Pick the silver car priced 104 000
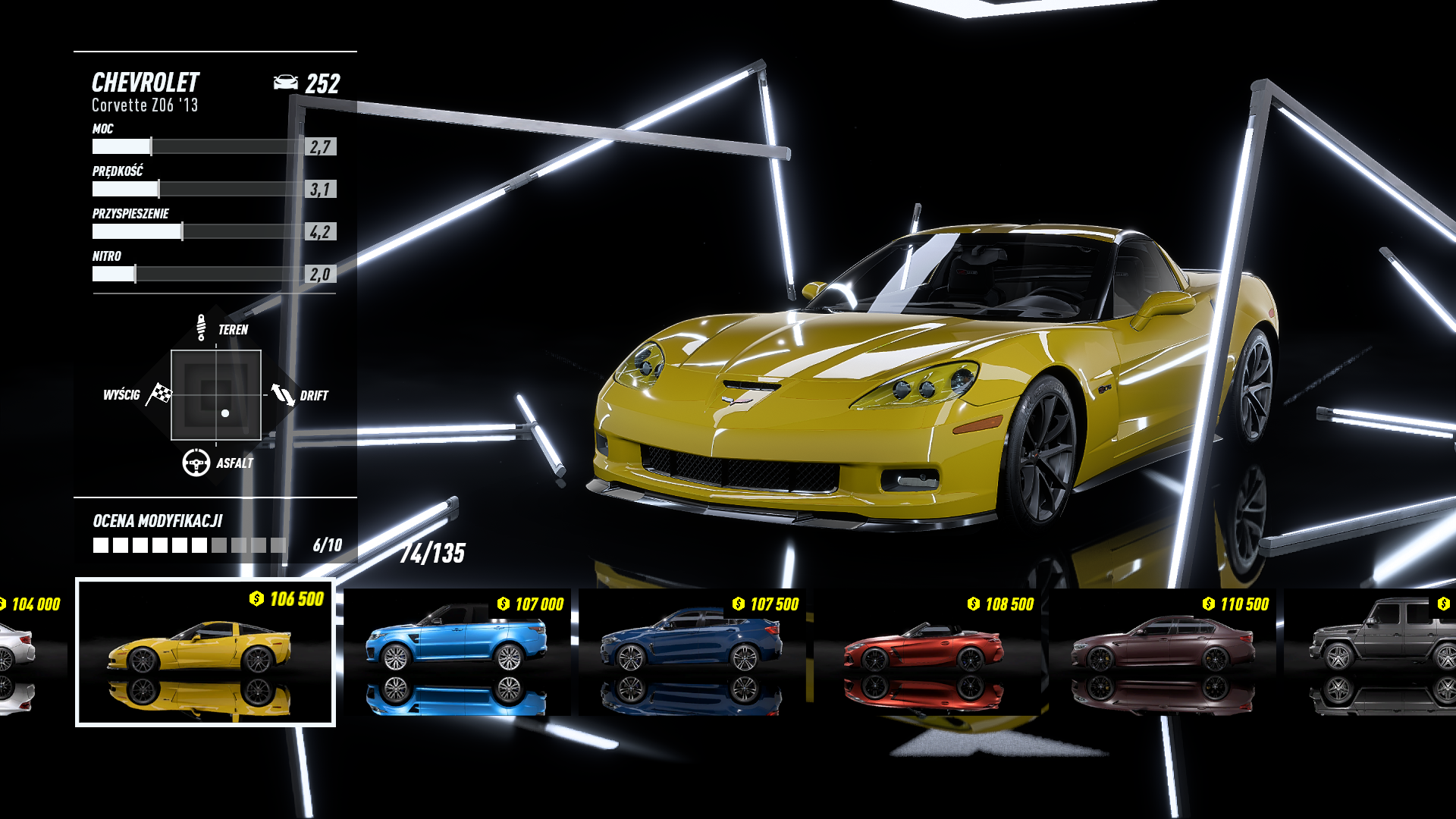This screenshot has width=1456, height=819. [23, 652]
